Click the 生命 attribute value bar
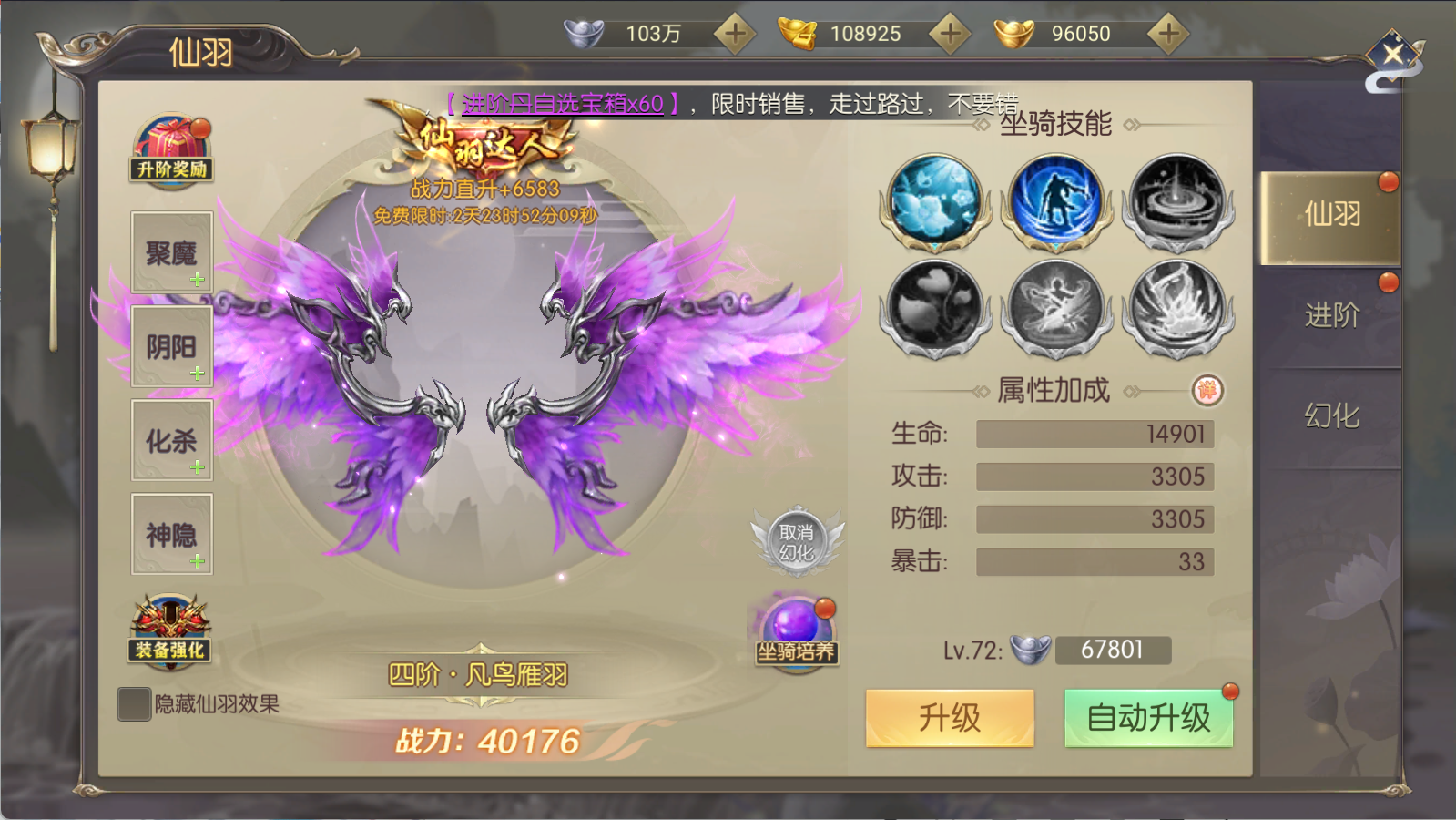Image resolution: width=1456 pixels, height=820 pixels. point(1093,435)
